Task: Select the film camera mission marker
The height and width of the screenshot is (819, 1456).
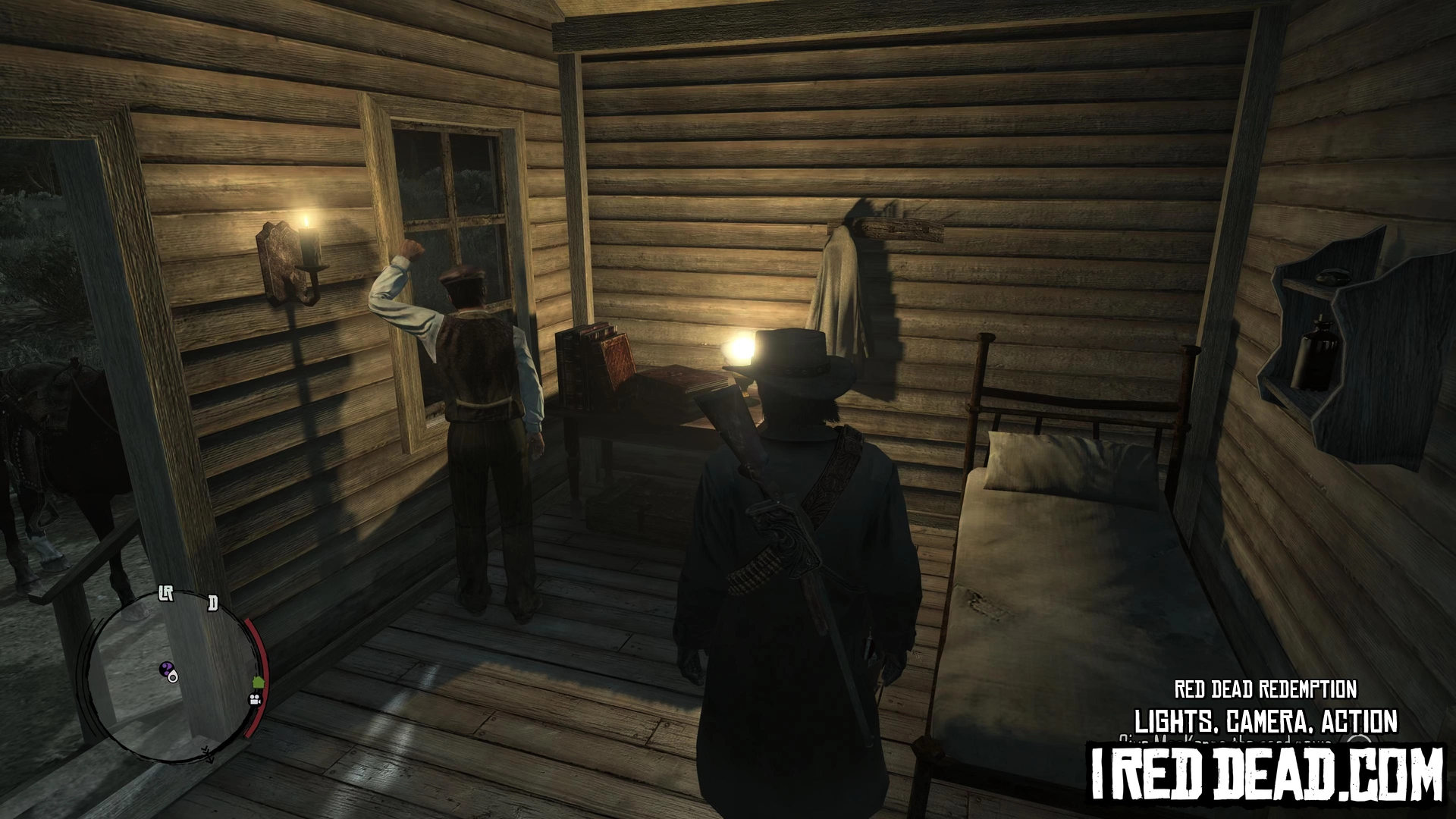Action: tap(255, 699)
